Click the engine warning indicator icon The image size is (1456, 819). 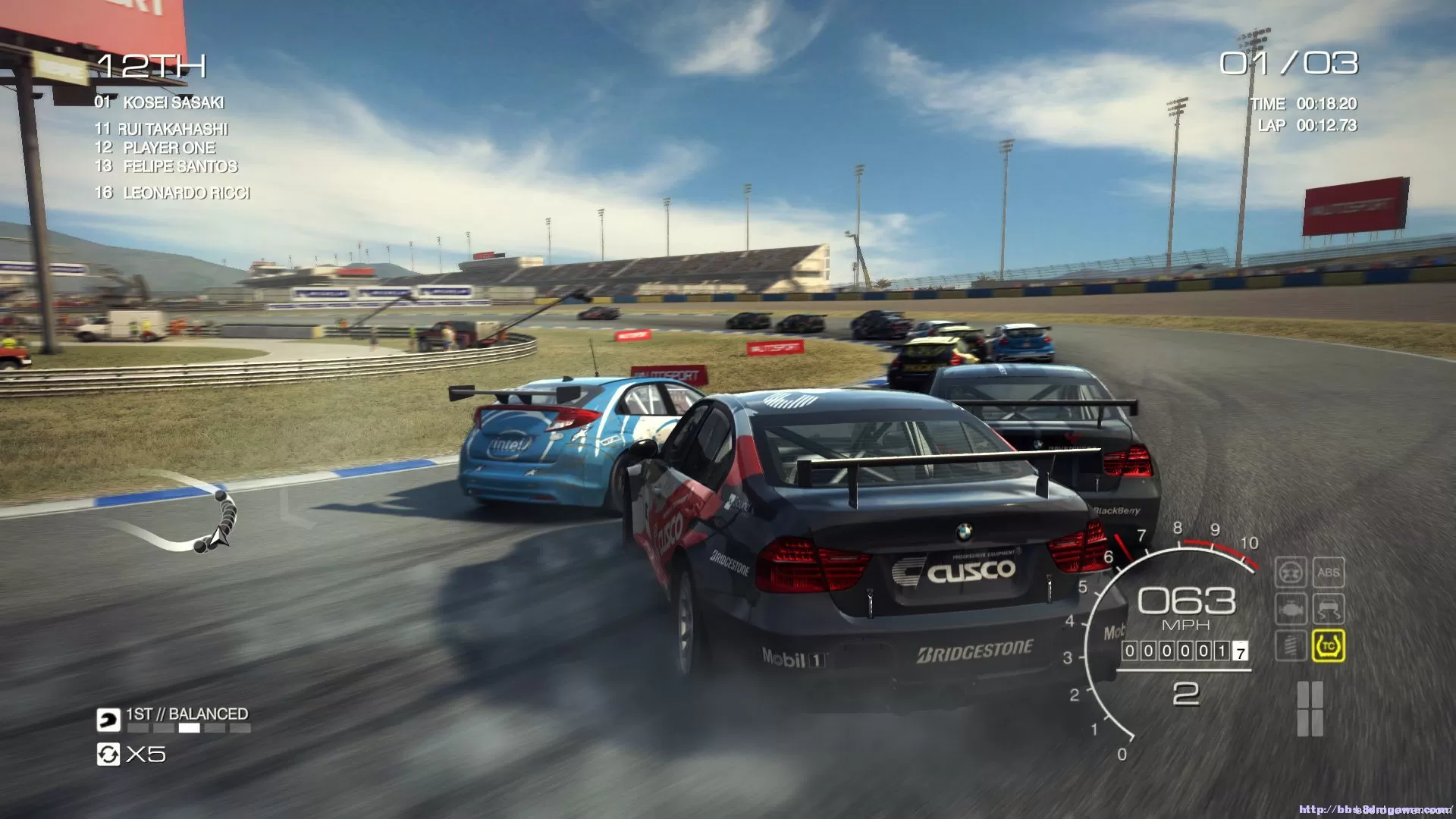coord(1291,608)
